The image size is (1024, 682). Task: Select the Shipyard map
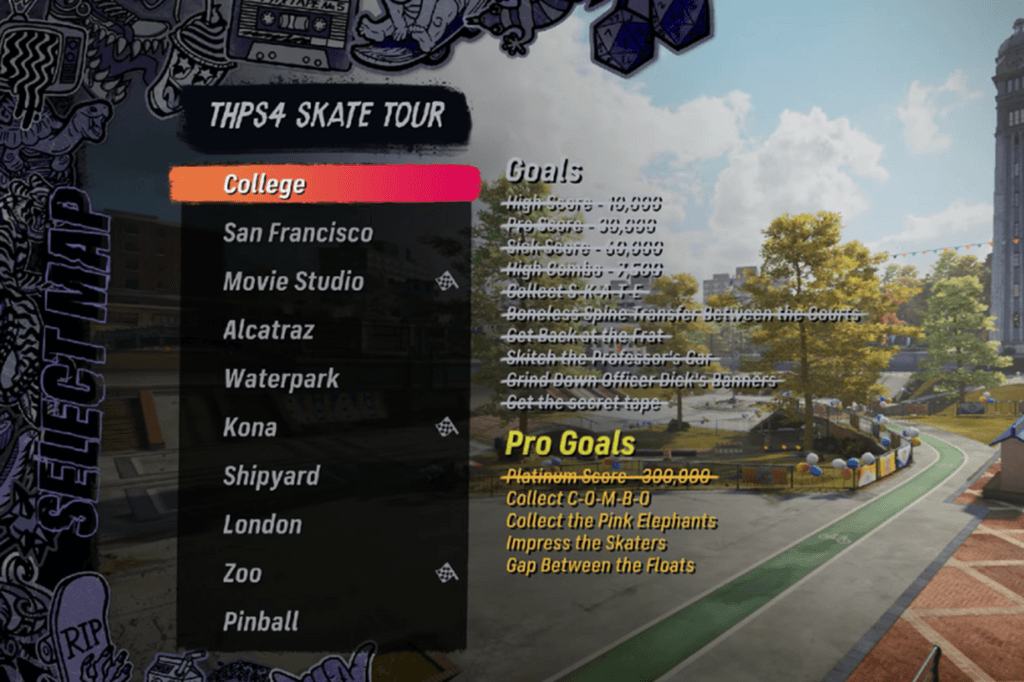coord(271,476)
